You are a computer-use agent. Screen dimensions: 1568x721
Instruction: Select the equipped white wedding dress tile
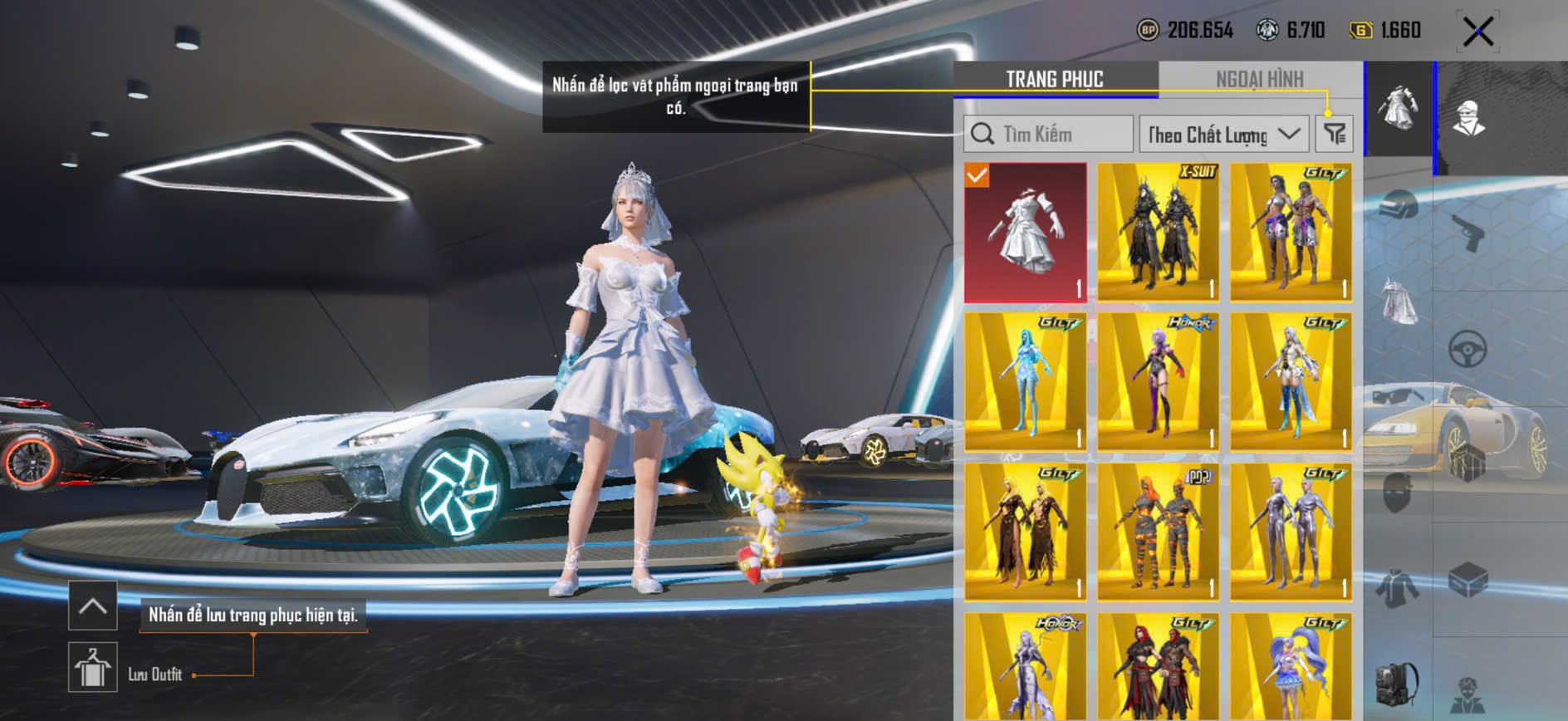tap(1026, 232)
